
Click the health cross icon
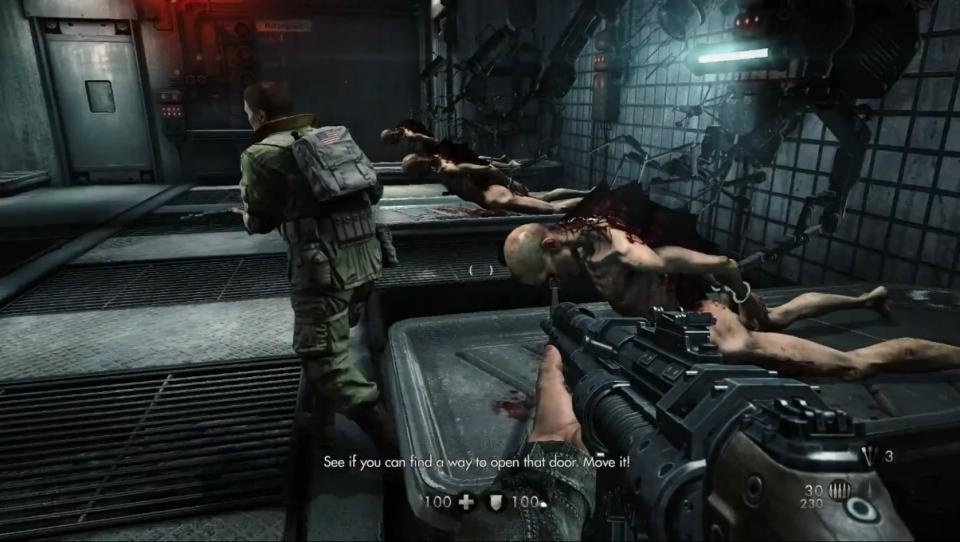[x=466, y=502]
